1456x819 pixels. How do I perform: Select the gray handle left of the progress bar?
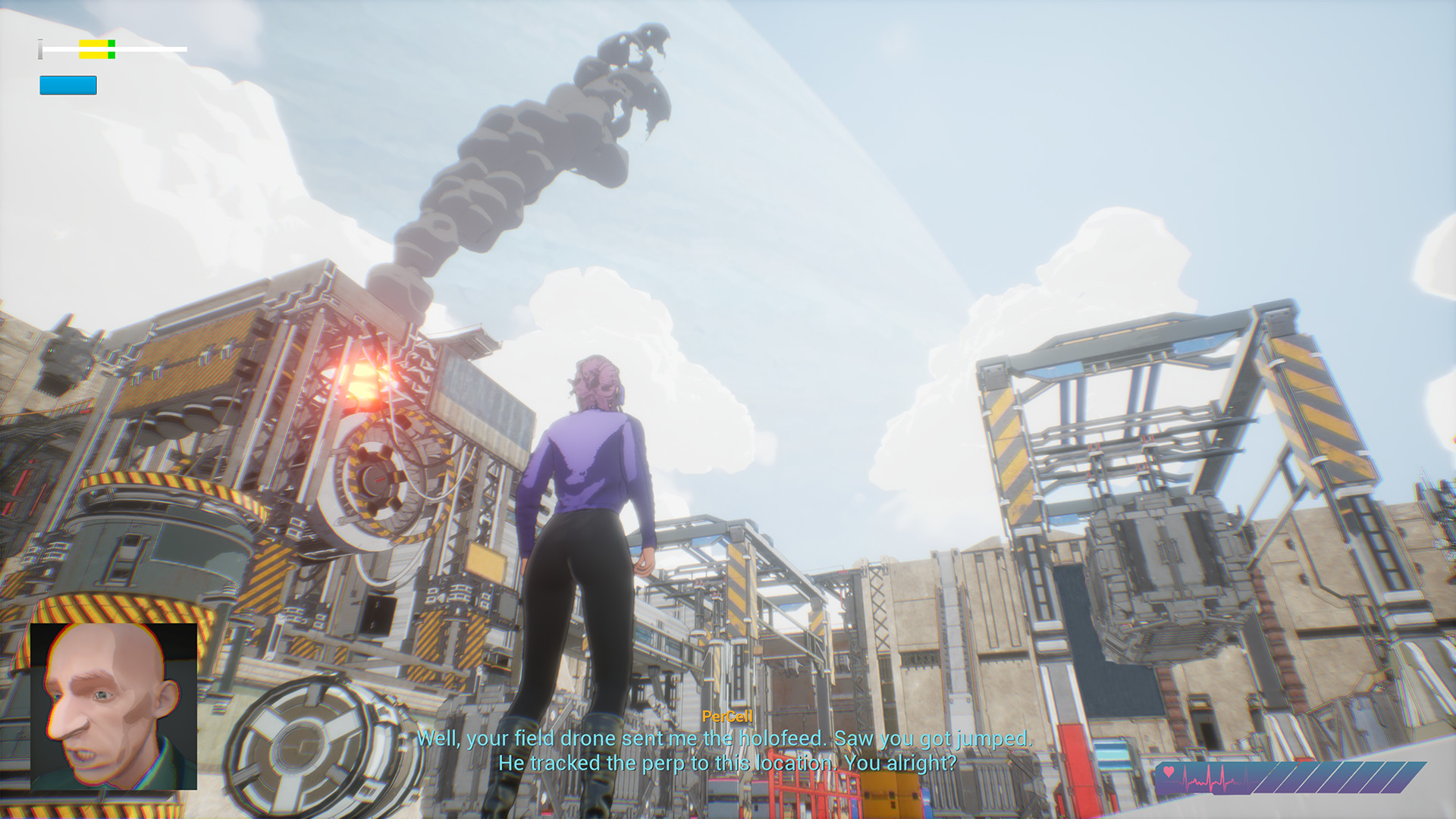point(40,49)
